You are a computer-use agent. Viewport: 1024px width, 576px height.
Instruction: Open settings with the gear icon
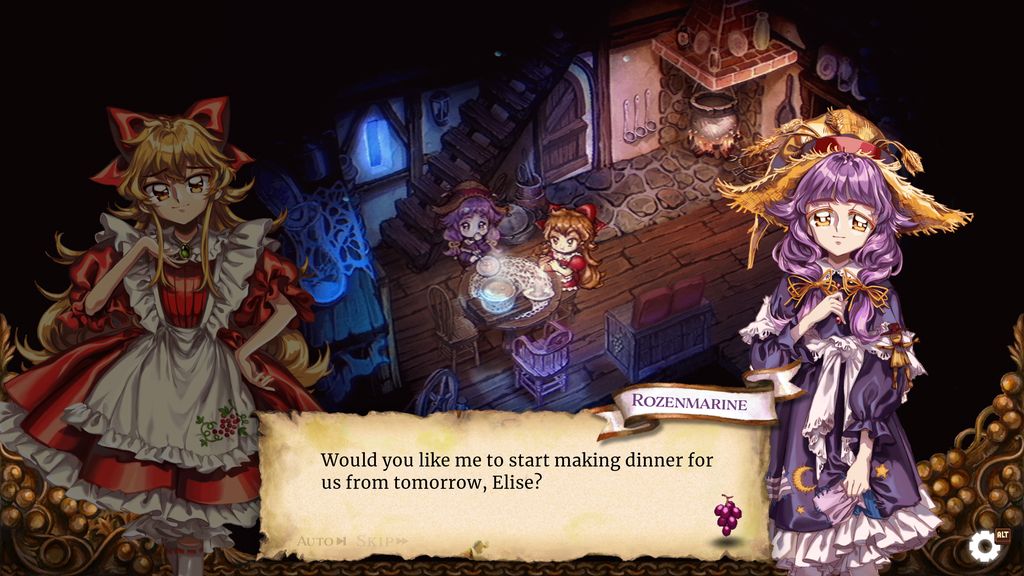[x=984, y=546]
